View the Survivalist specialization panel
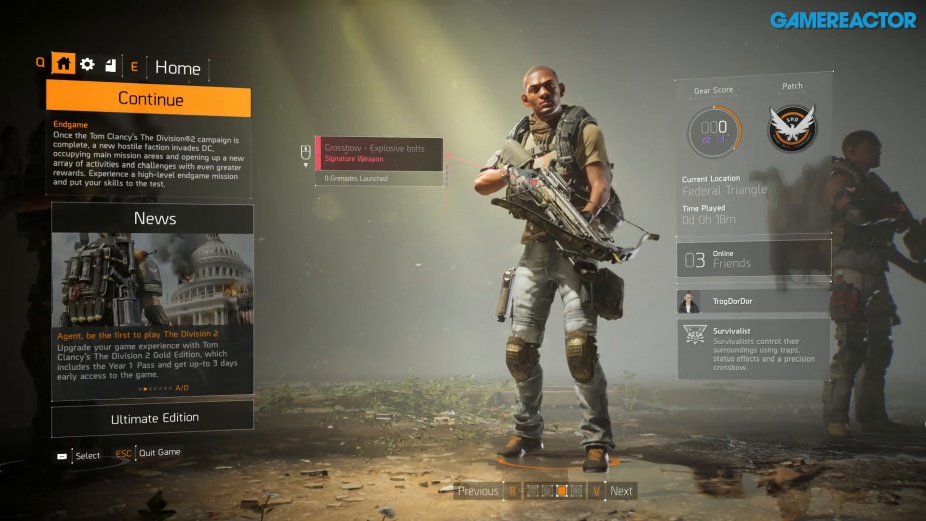The width and height of the screenshot is (926, 521). (754, 348)
